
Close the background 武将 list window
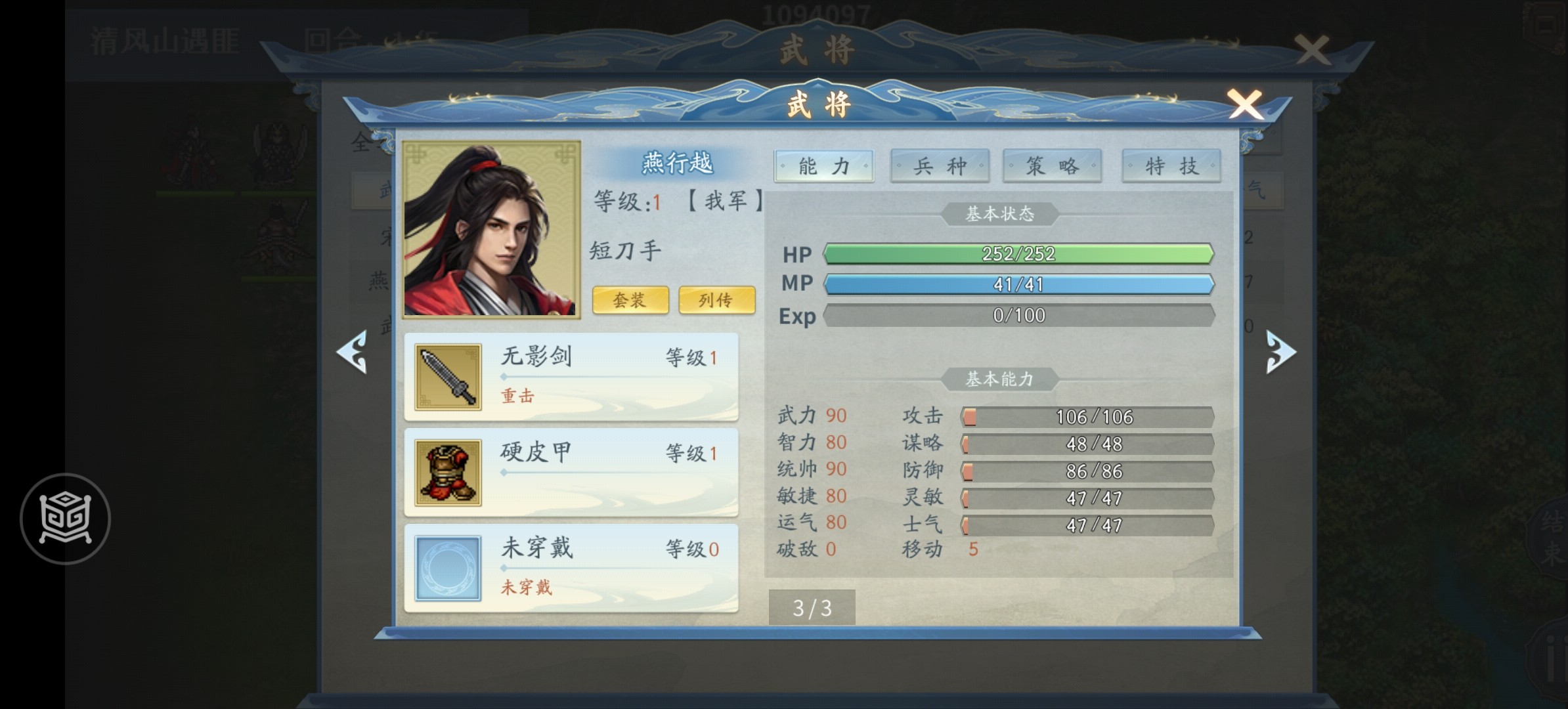1312,50
